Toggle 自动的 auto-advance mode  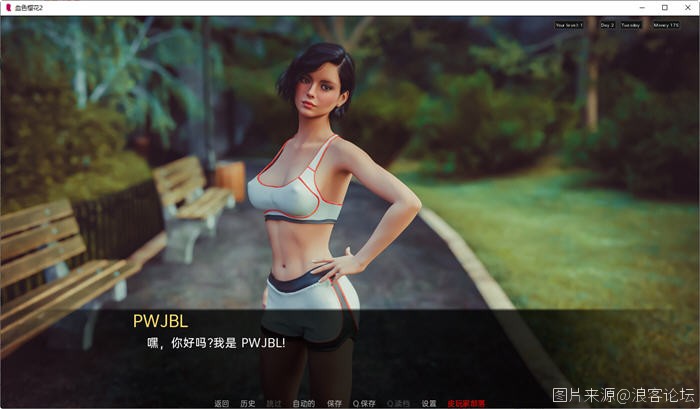click(304, 403)
